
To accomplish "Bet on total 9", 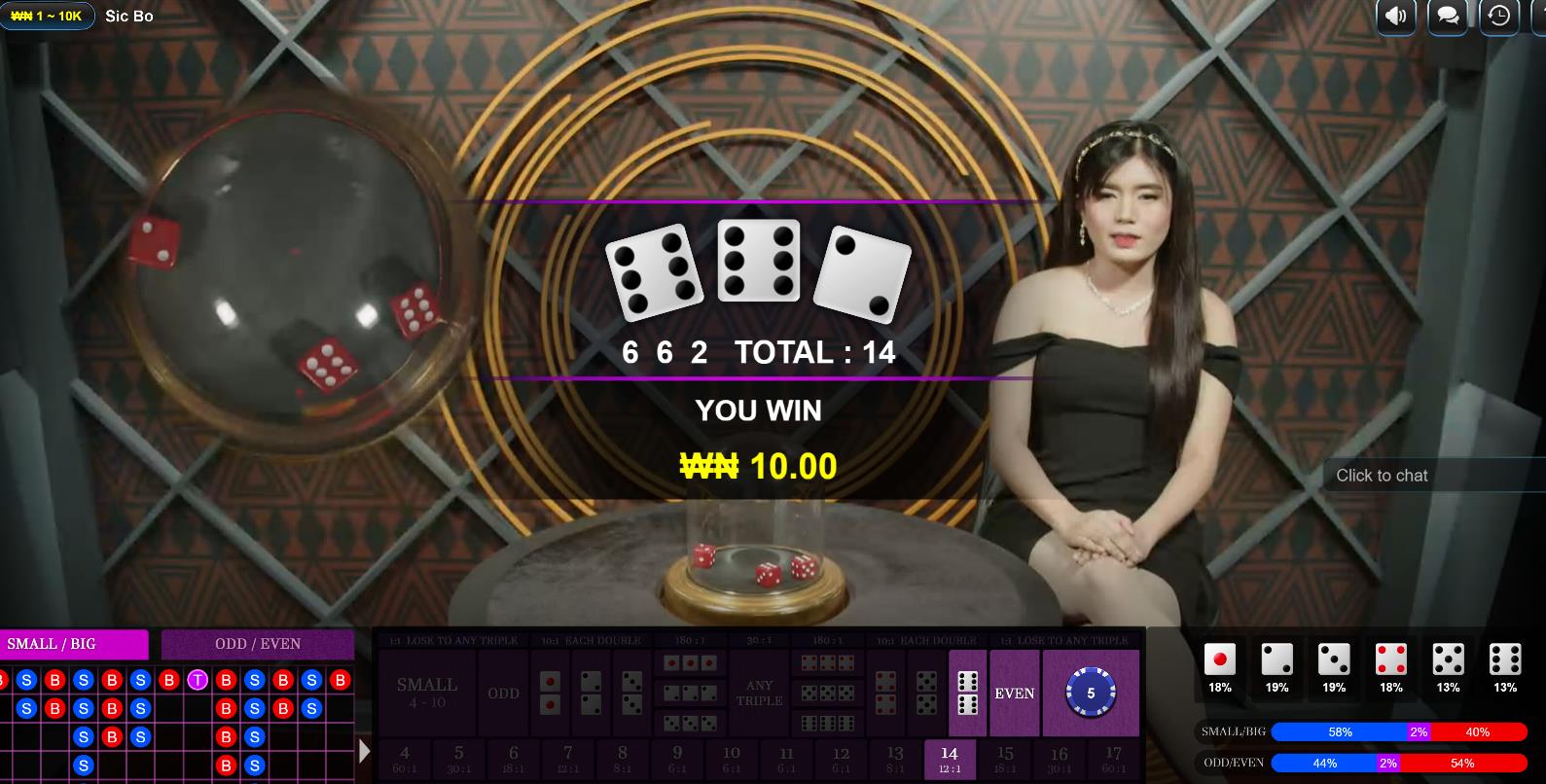I will click(677, 759).
